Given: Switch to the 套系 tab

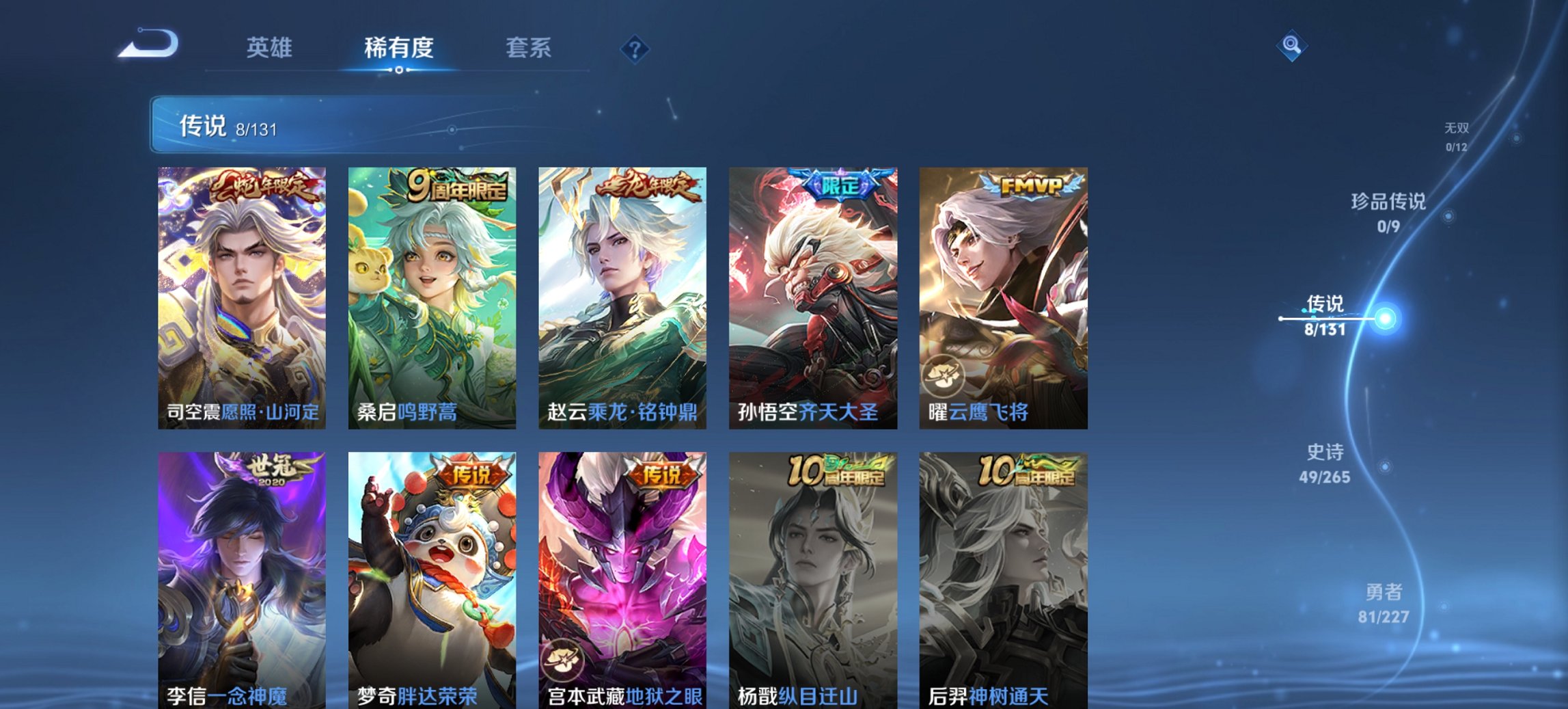Looking at the screenshot, I should point(529,48).
